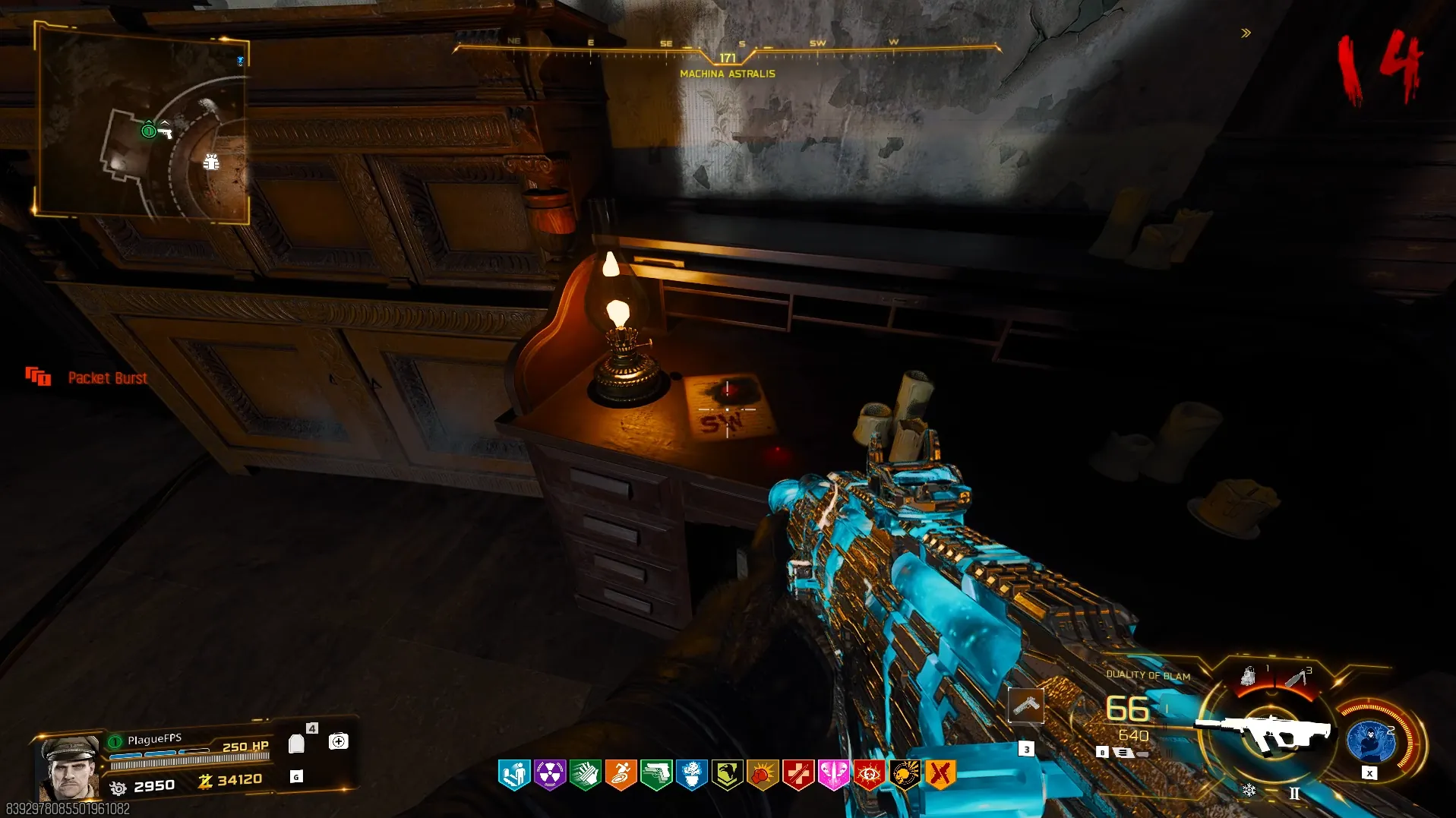The height and width of the screenshot is (818, 1456).
Task: Select the Vulture Aid bird perk
Action: [727, 775]
